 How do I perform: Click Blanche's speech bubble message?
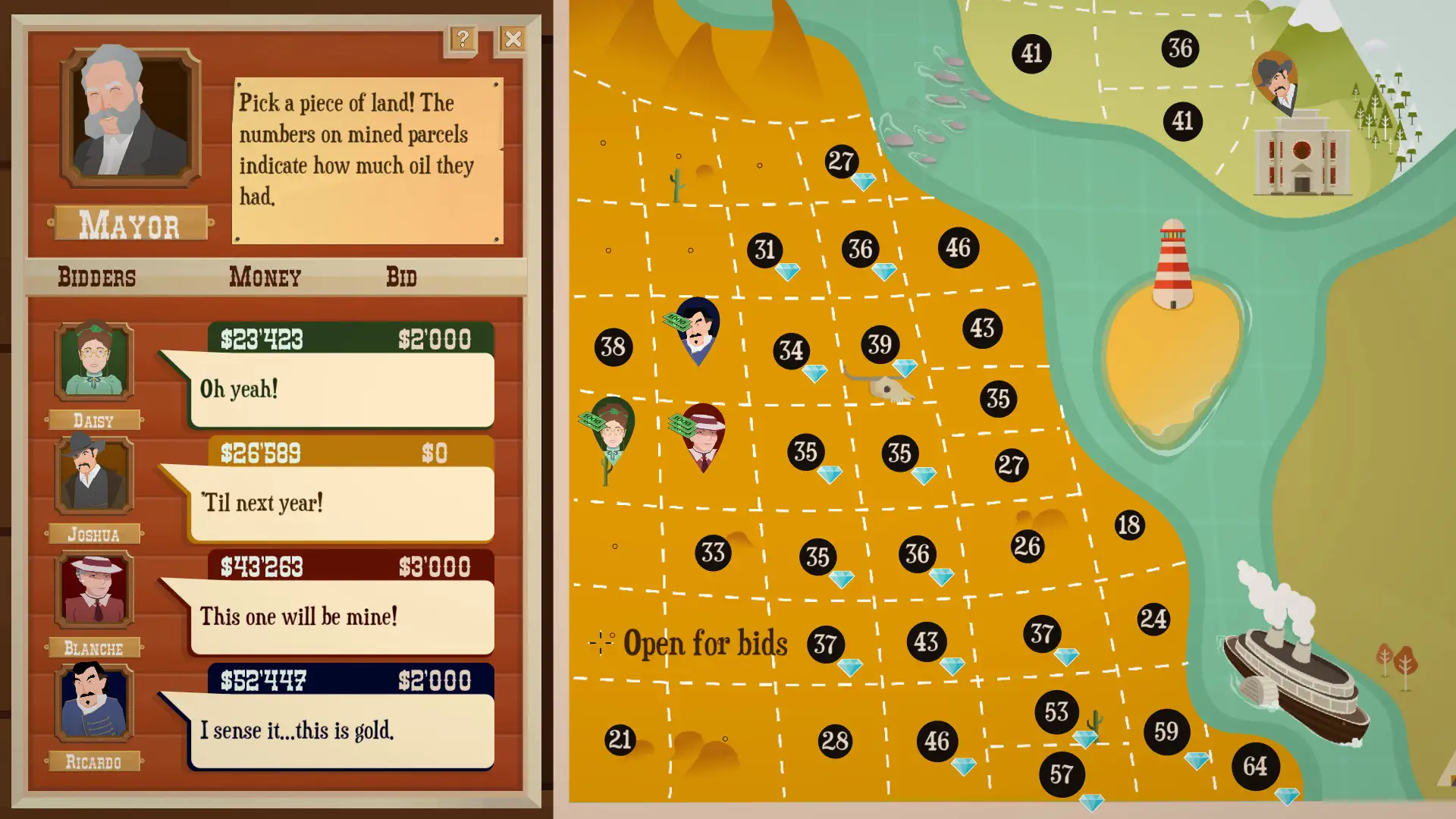[x=342, y=617]
